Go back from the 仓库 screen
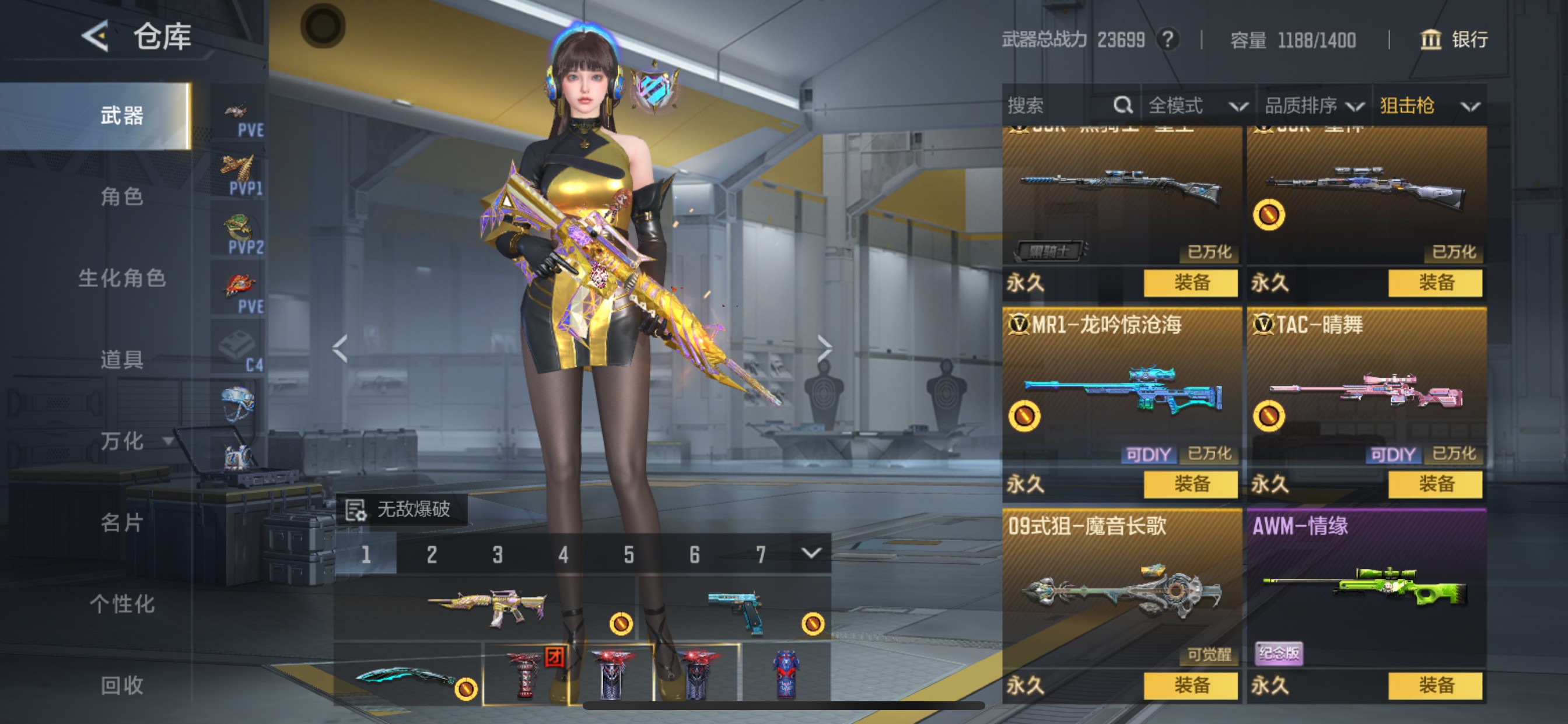The width and height of the screenshot is (1568, 724). click(96, 36)
